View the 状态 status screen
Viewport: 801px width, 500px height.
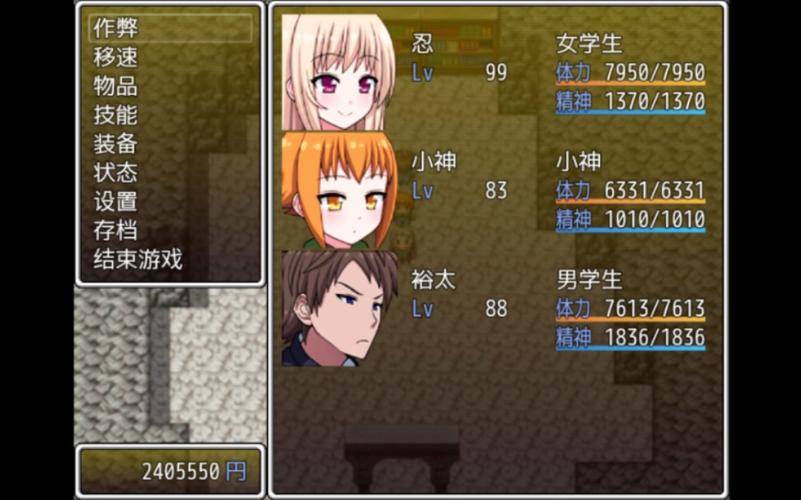(116, 173)
